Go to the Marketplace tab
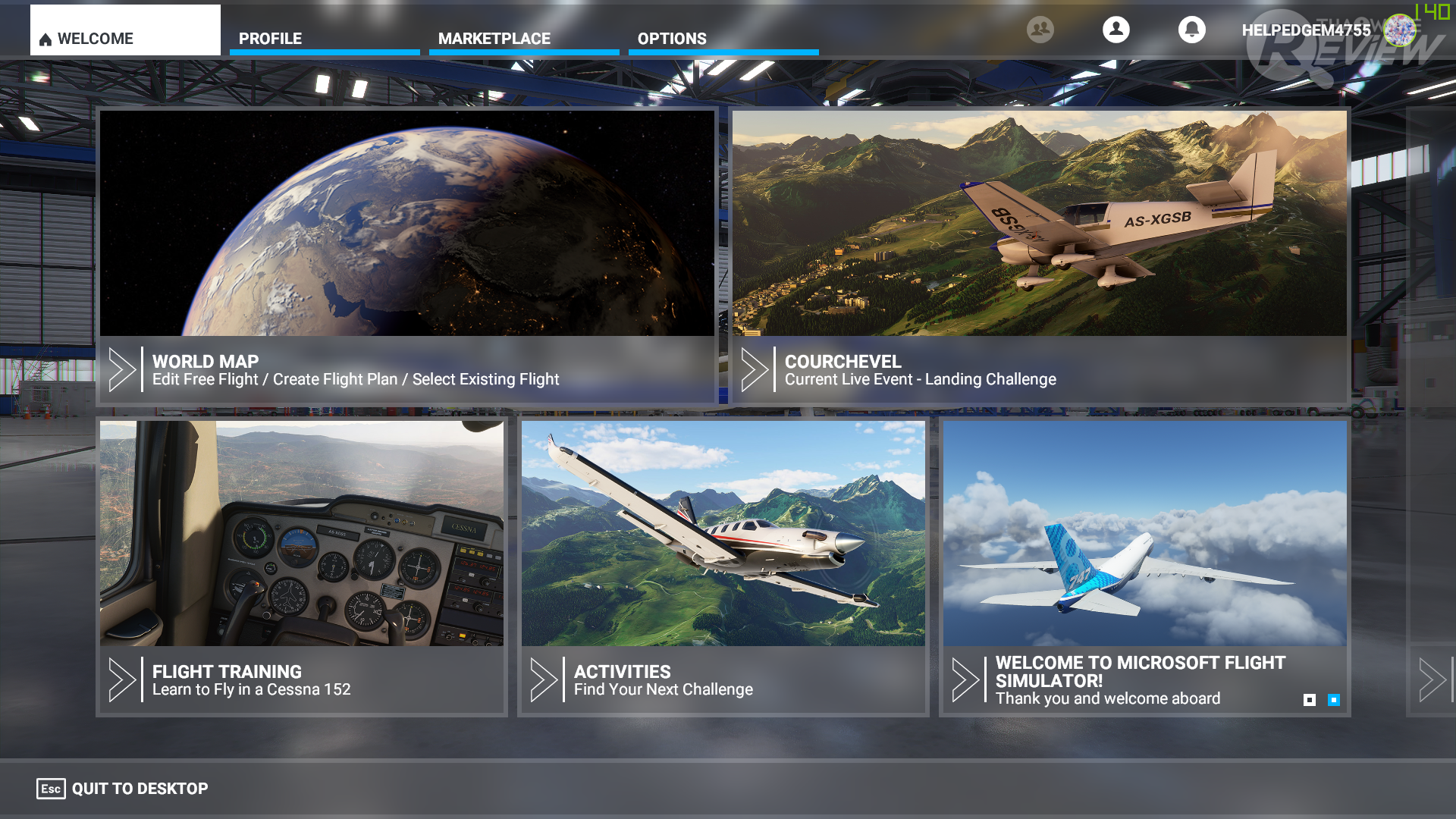 click(523, 38)
